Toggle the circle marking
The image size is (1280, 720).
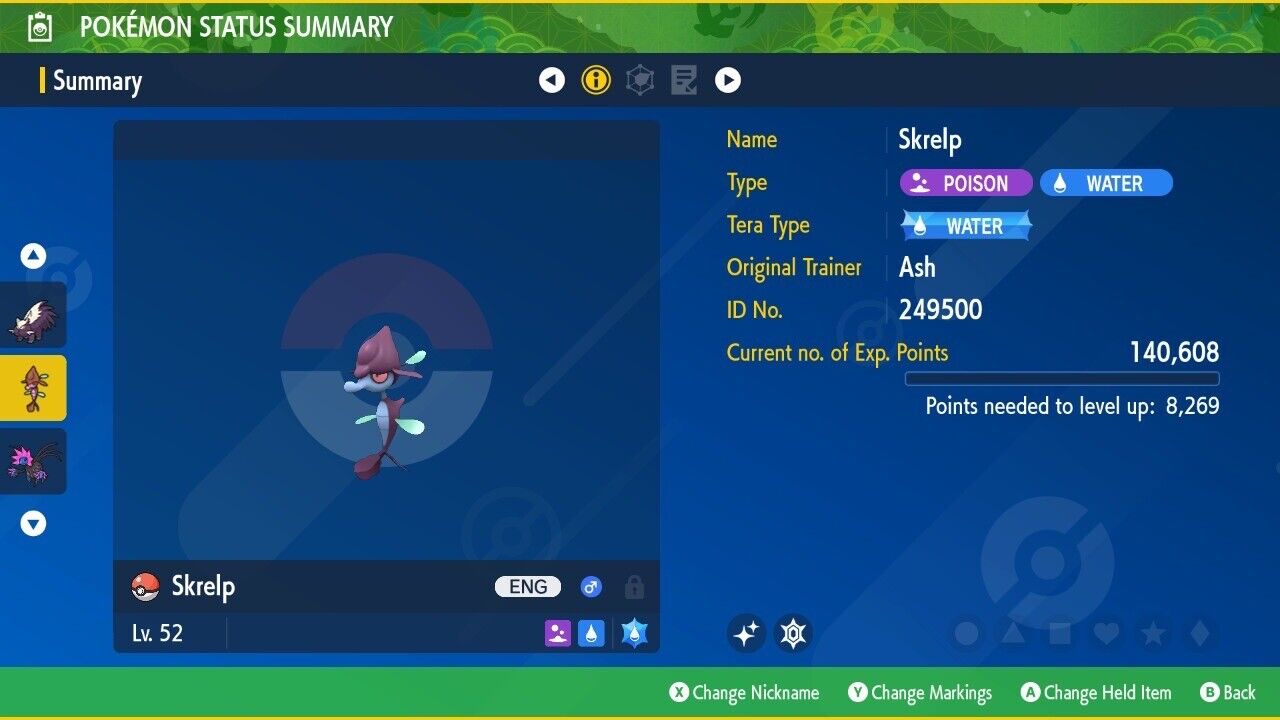coord(966,633)
